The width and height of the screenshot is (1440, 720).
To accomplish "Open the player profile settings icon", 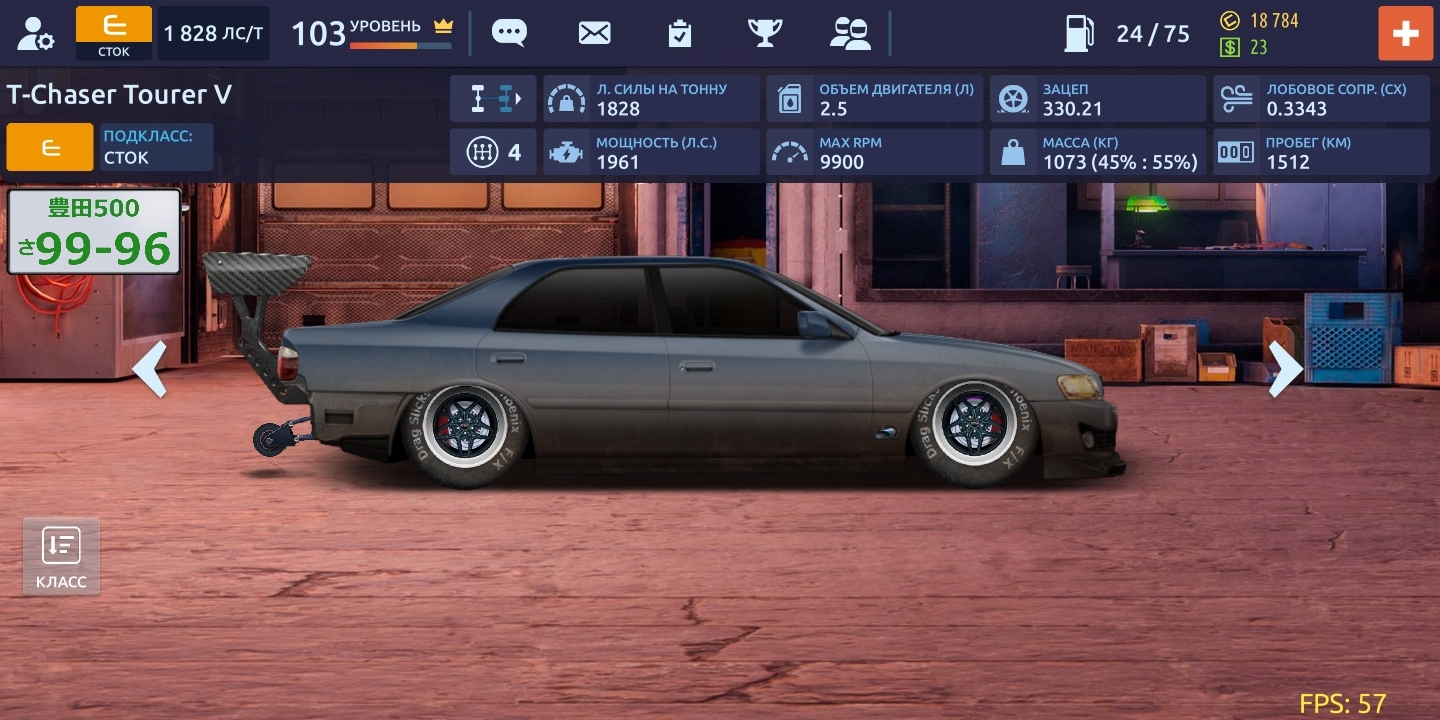I will click(x=36, y=33).
